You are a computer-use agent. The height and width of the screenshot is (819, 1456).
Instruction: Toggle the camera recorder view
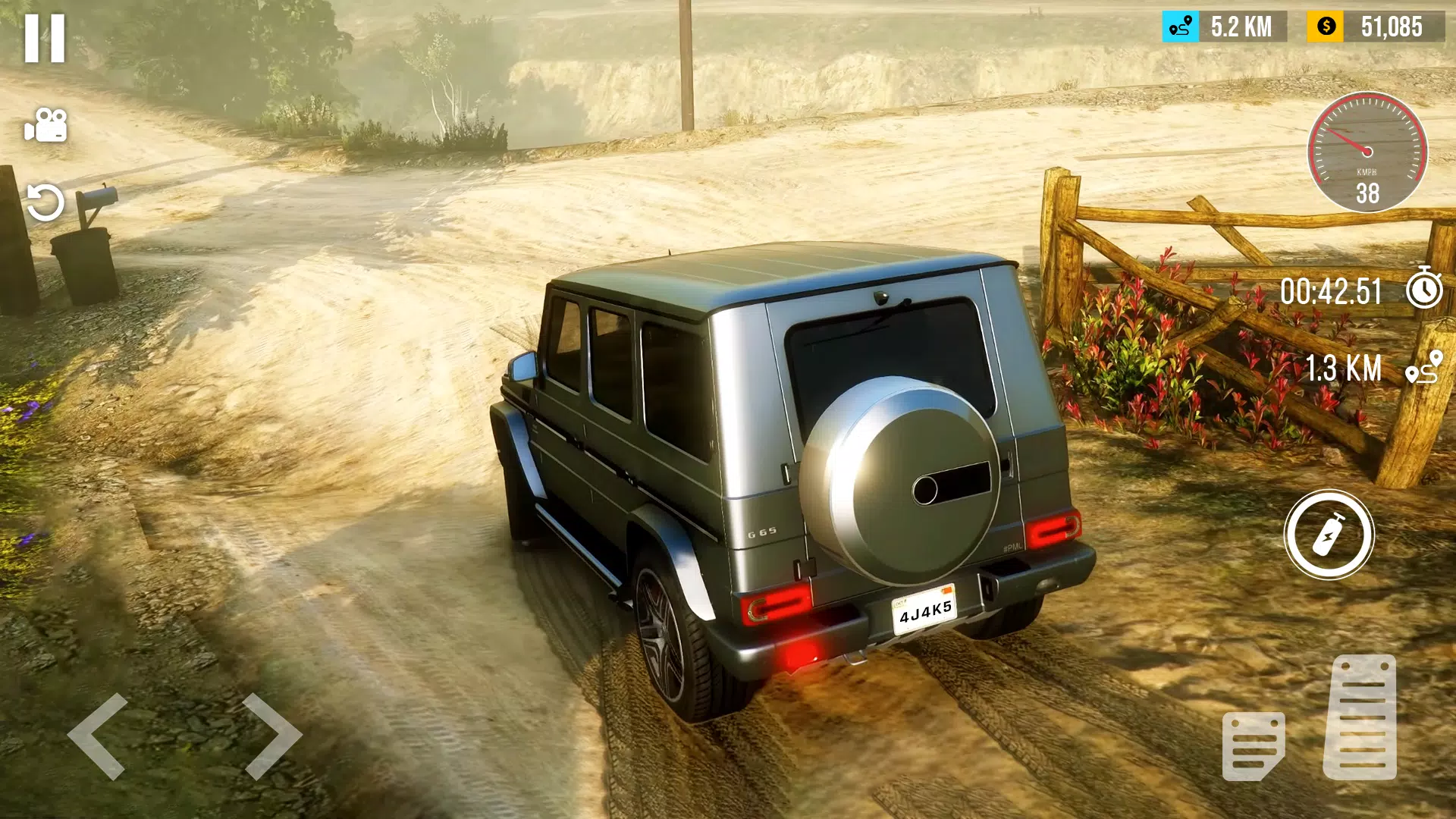coord(47,124)
